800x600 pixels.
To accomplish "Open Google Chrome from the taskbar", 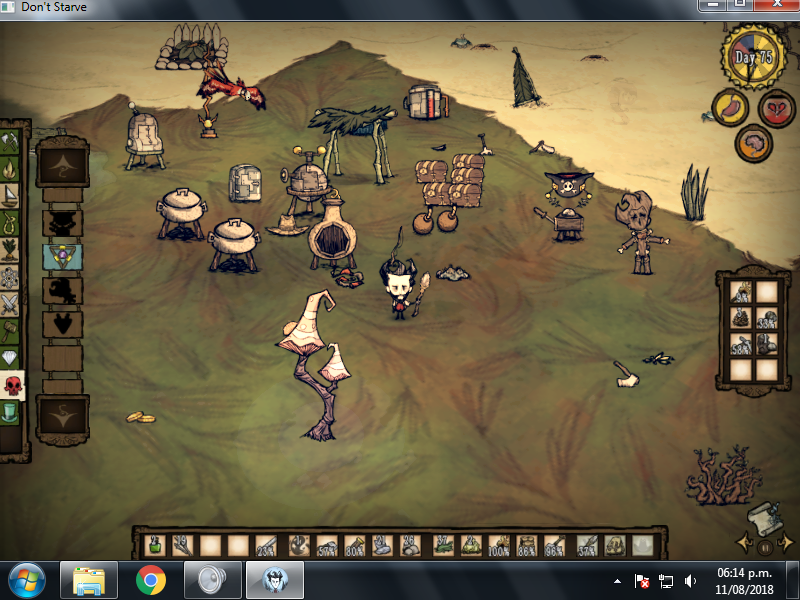I will (151, 580).
